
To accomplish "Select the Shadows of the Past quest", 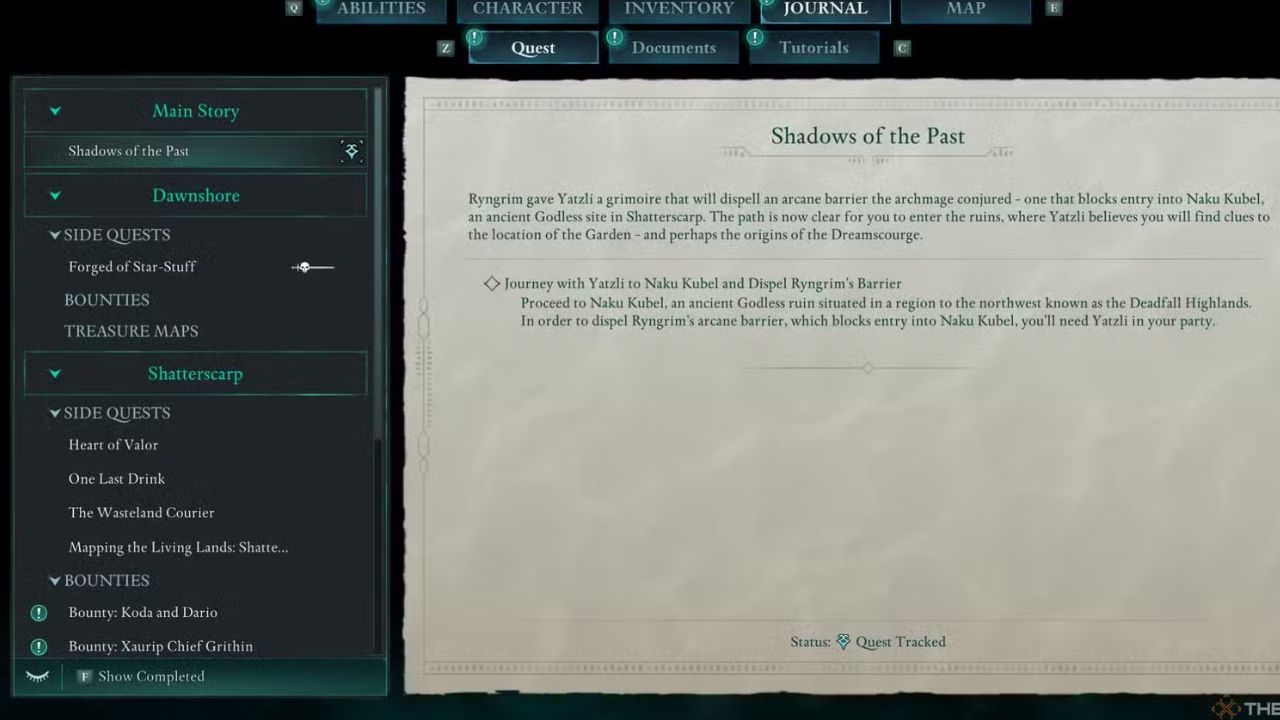I will tap(128, 151).
